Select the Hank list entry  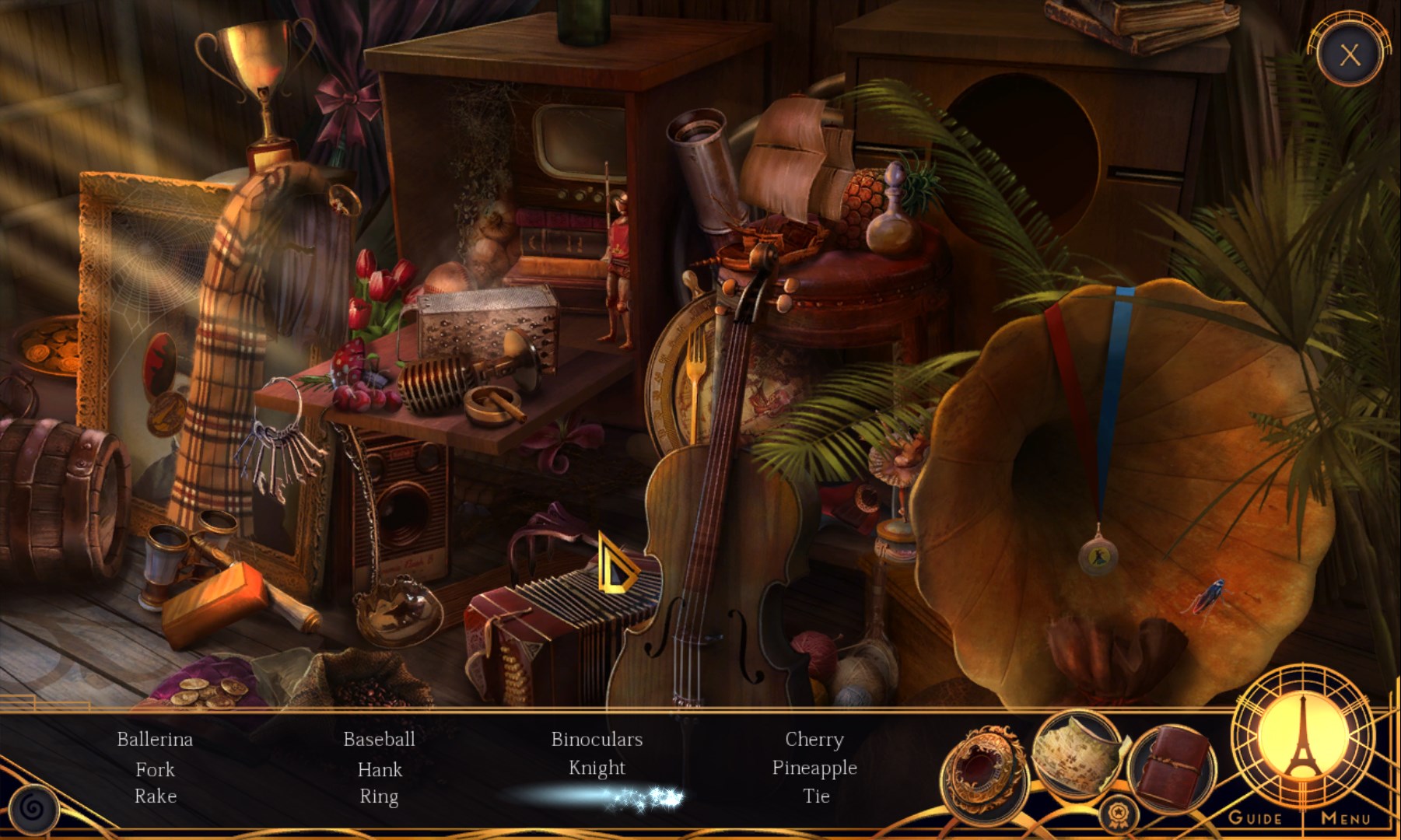point(380,769)
